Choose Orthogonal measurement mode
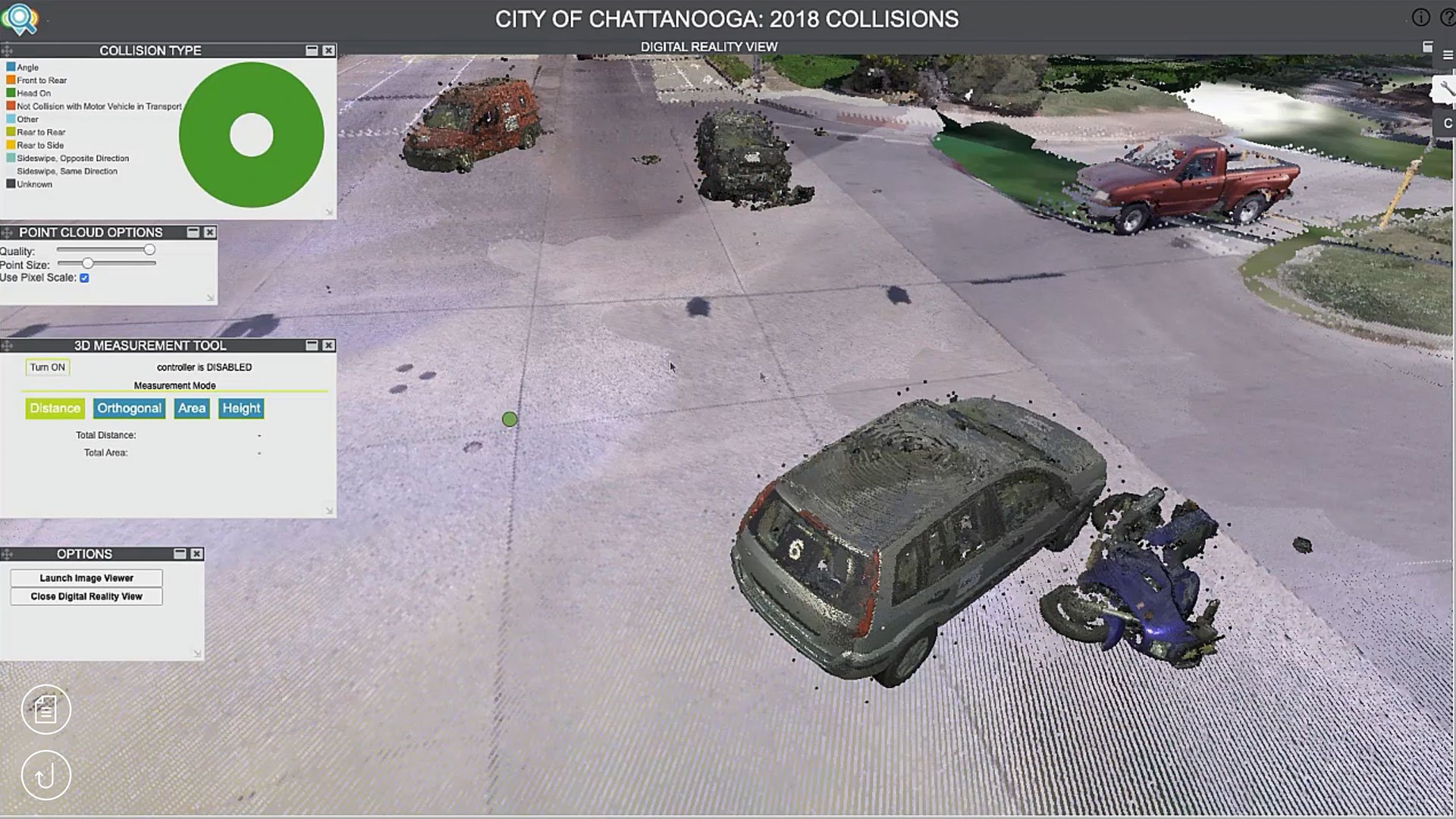Viewport: 1456px width, 819px height. click(x=129, y=408)
